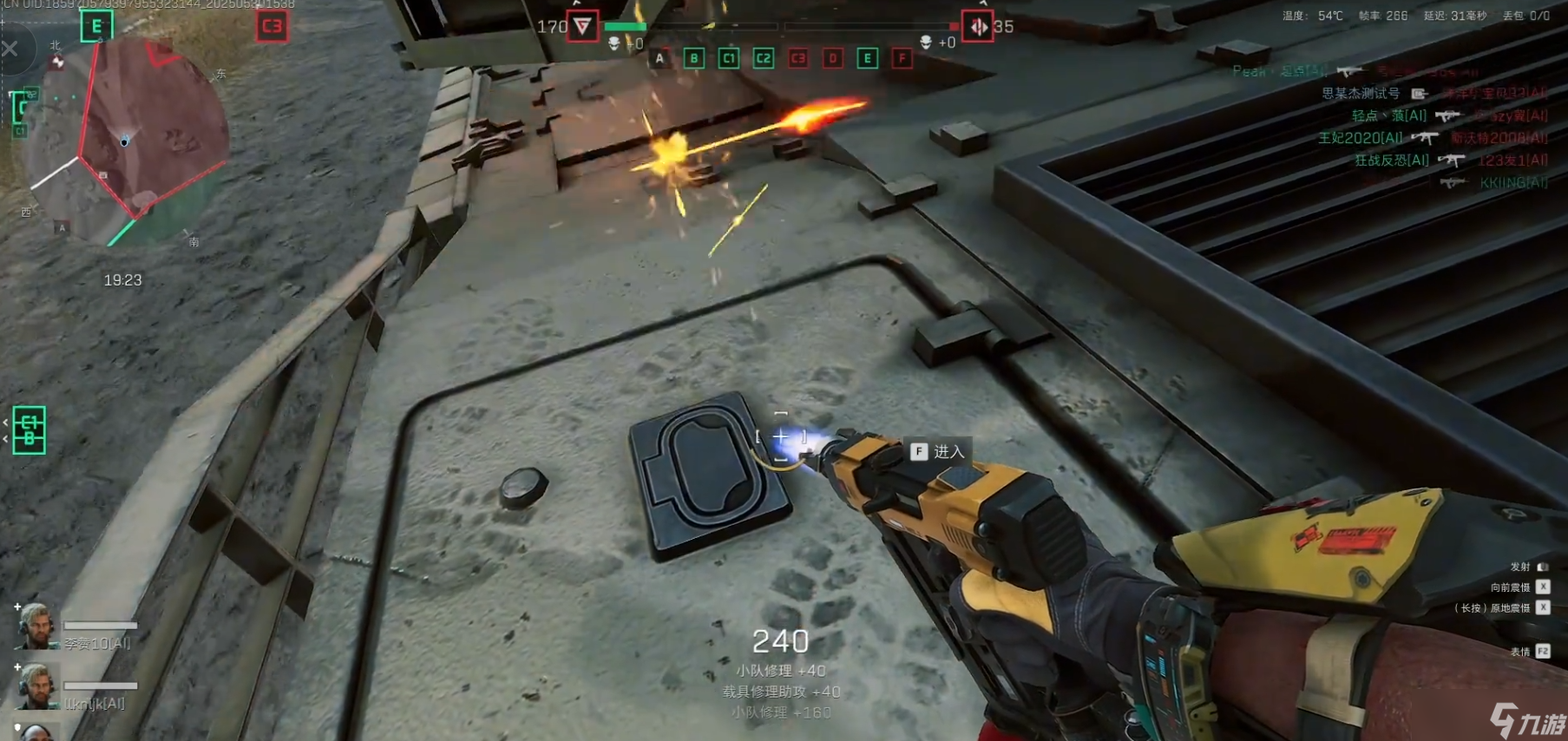Open the circular minimap
Image resolution: width=1568 pixels, height=741 pixels.
[126, 139]
